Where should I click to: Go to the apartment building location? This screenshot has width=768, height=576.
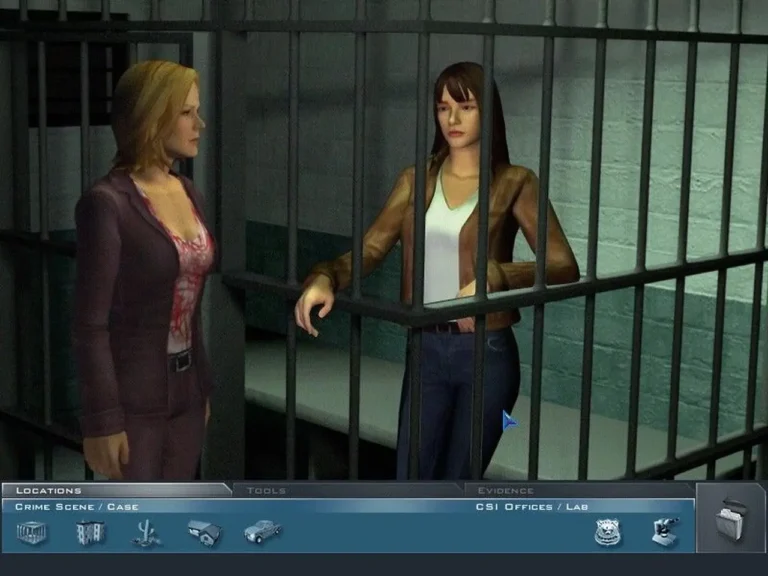[x=90, y=533]
